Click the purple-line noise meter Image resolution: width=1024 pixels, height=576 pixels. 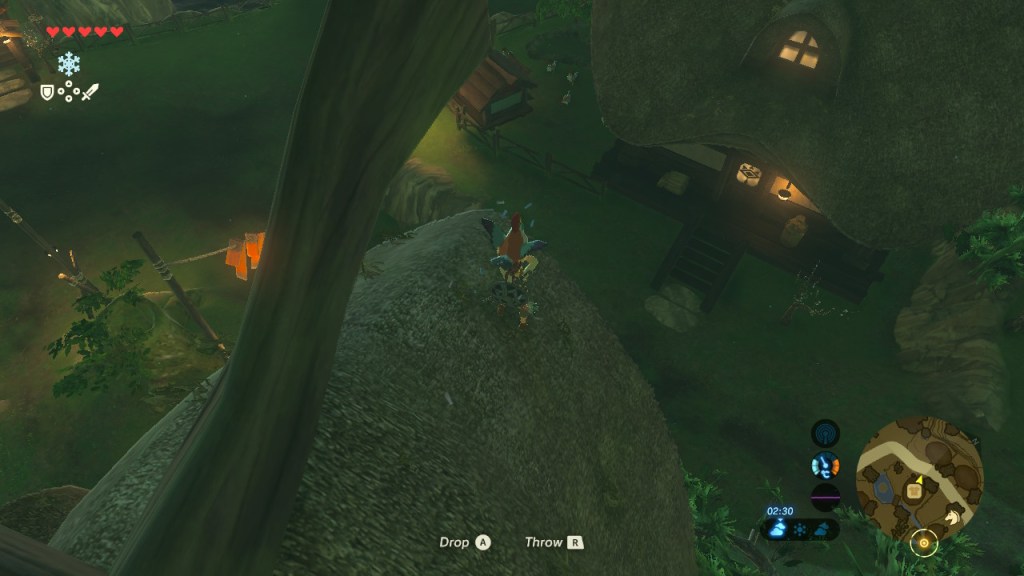click(x=825, y=496)
